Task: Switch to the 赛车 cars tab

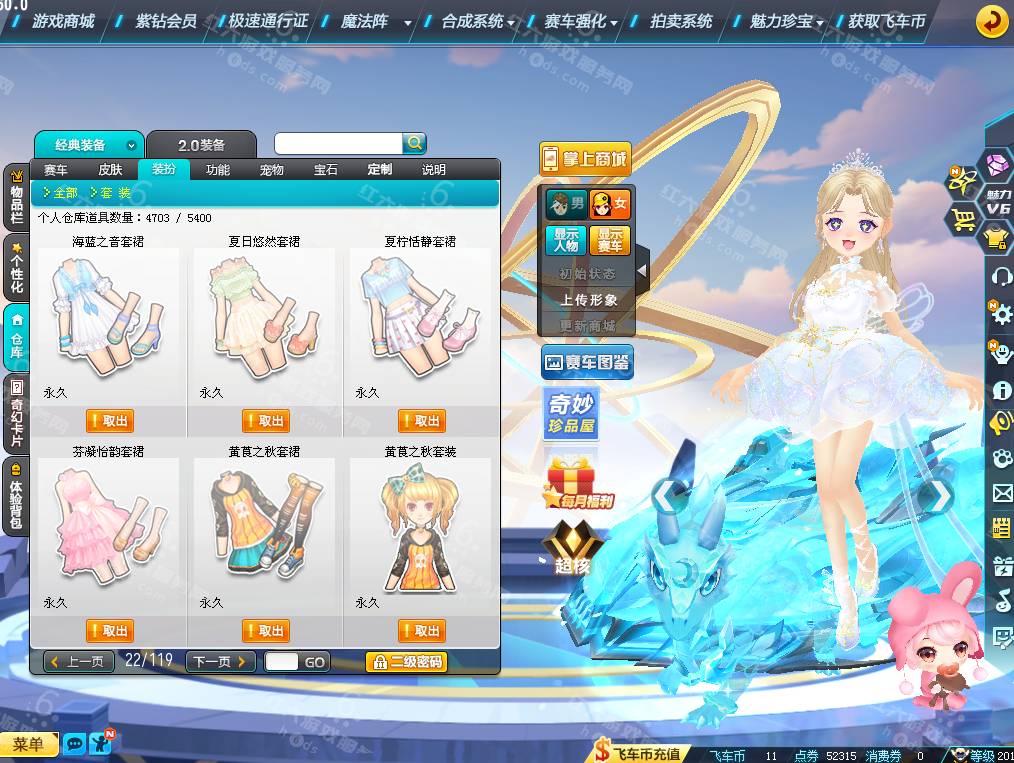Action: tap(56, 170)
